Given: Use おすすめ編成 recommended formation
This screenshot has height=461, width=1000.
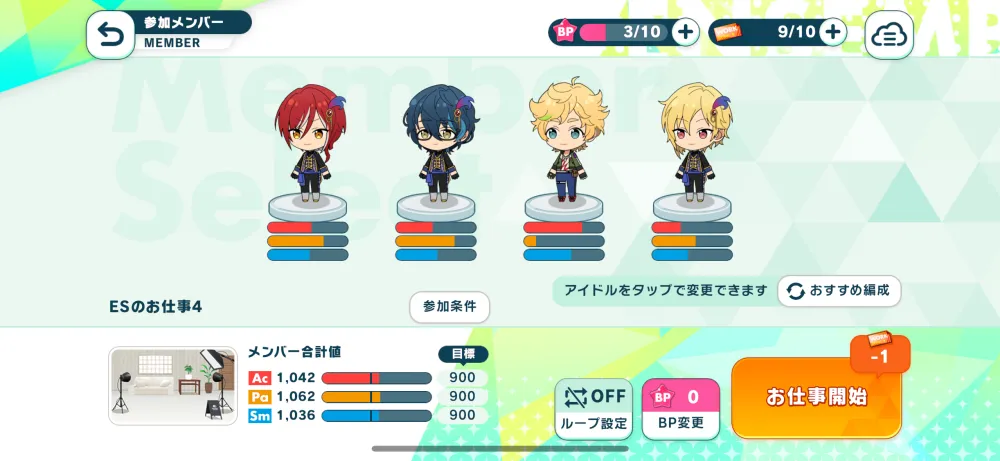Looking at the screenshot, I should [839, 290].
